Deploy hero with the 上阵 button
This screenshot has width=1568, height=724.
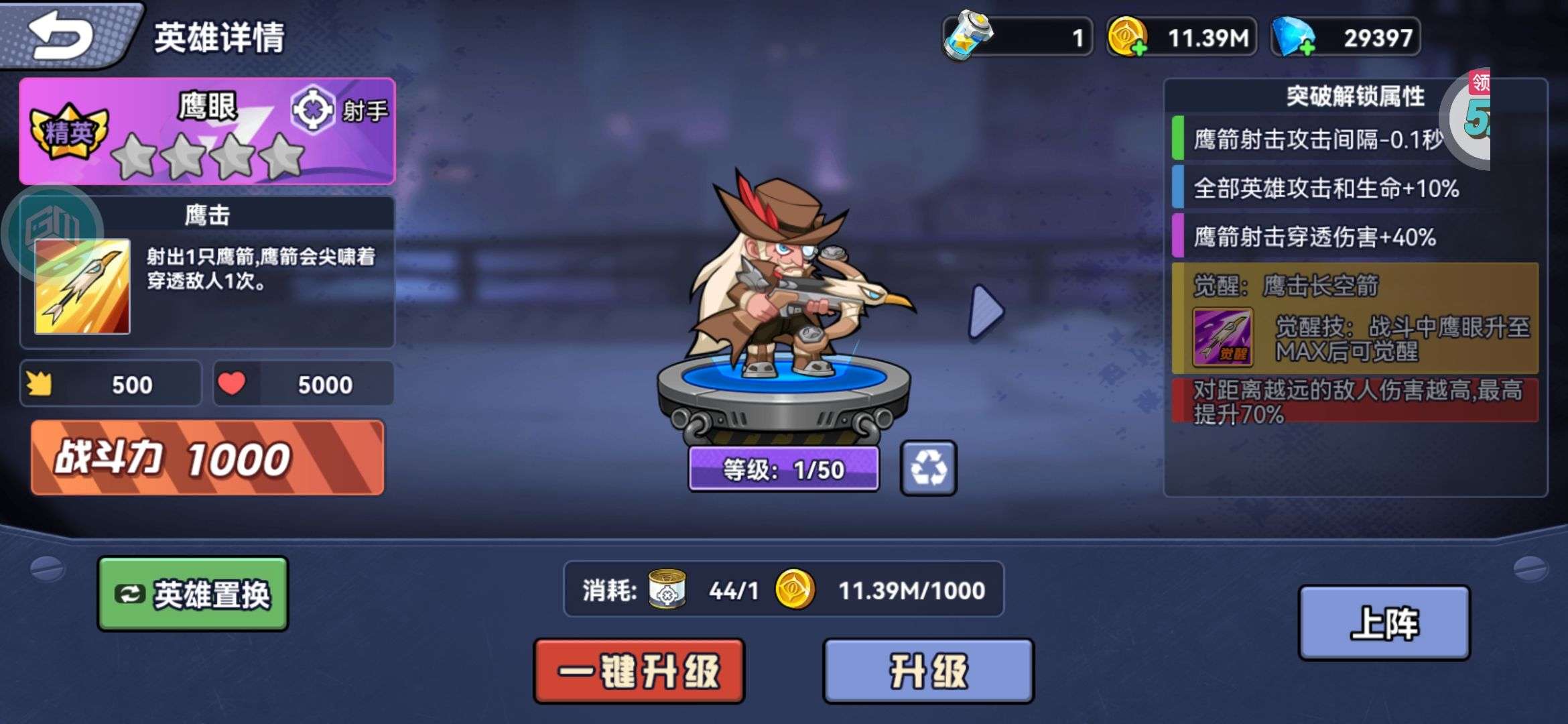coord(1384,623)
